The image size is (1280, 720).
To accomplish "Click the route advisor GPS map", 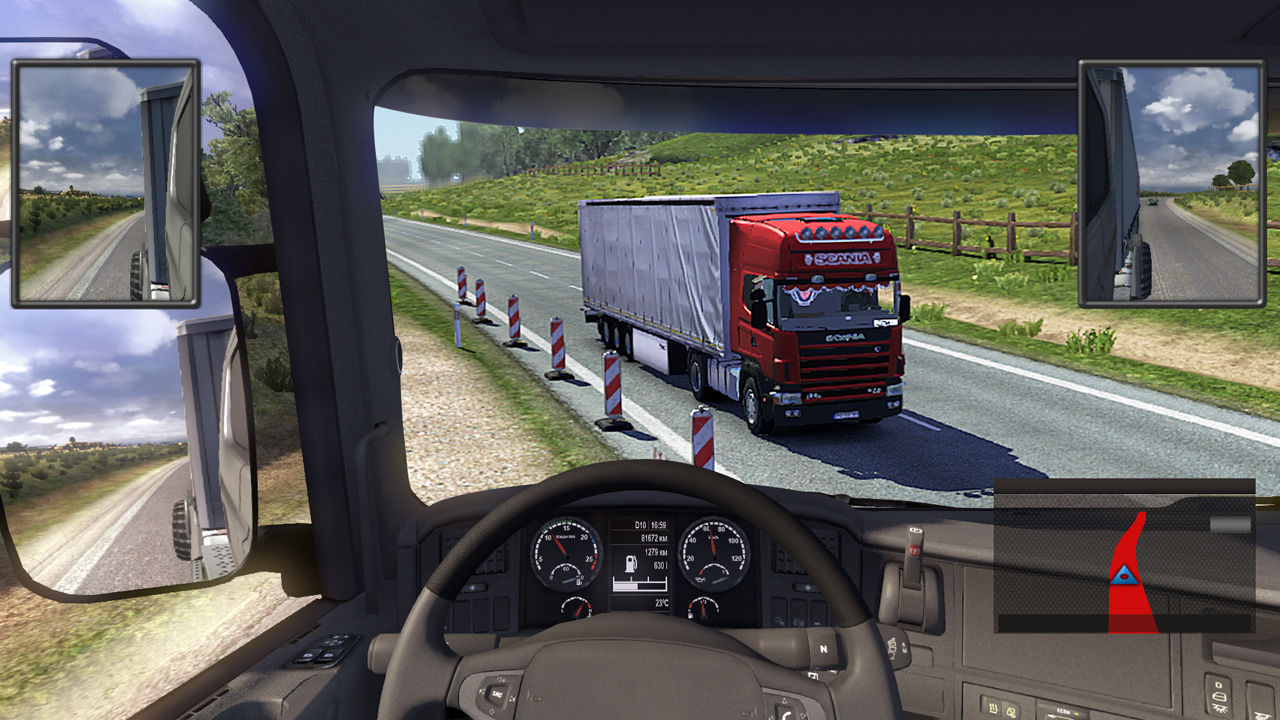I will coord(1124,556).
